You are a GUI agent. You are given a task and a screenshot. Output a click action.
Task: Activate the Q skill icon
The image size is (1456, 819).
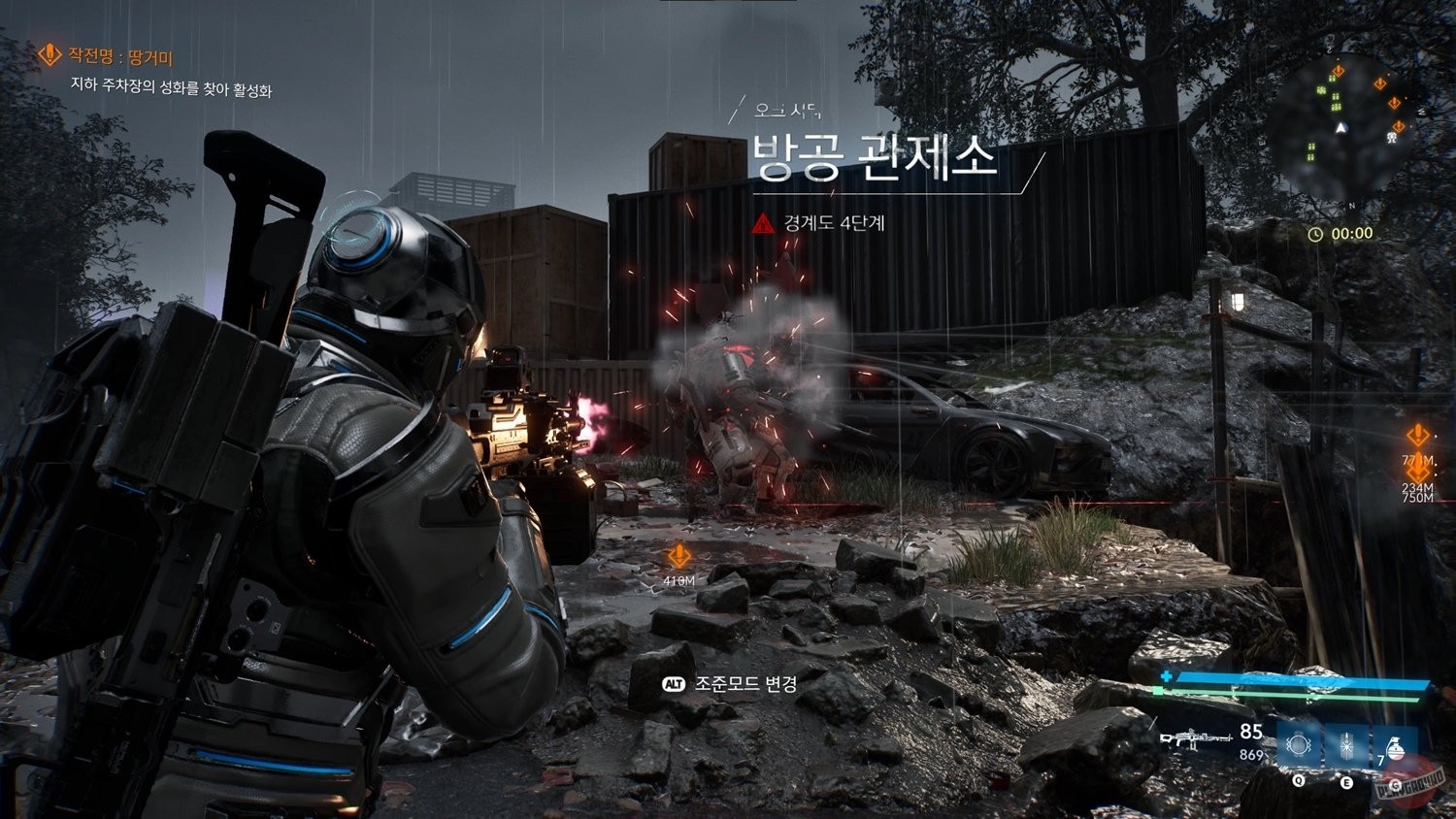[x=1299, y=745]
